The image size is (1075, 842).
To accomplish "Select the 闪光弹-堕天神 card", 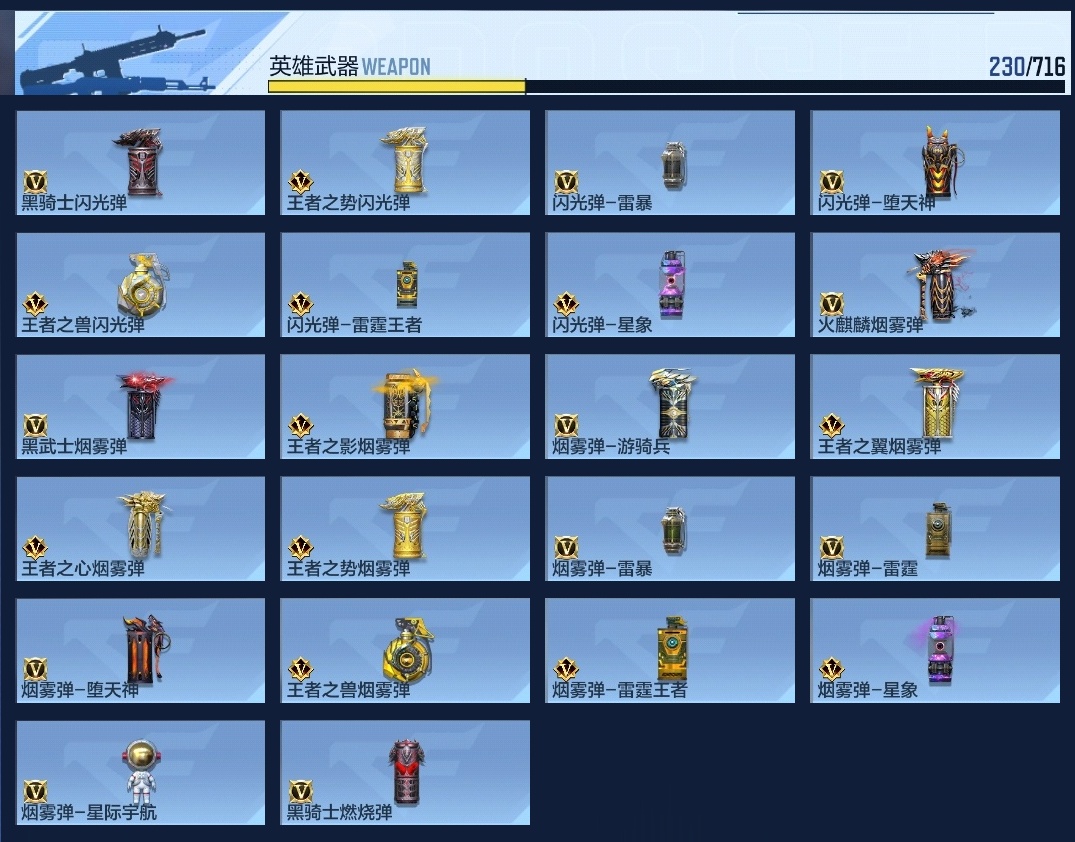I will coord(935,162).
